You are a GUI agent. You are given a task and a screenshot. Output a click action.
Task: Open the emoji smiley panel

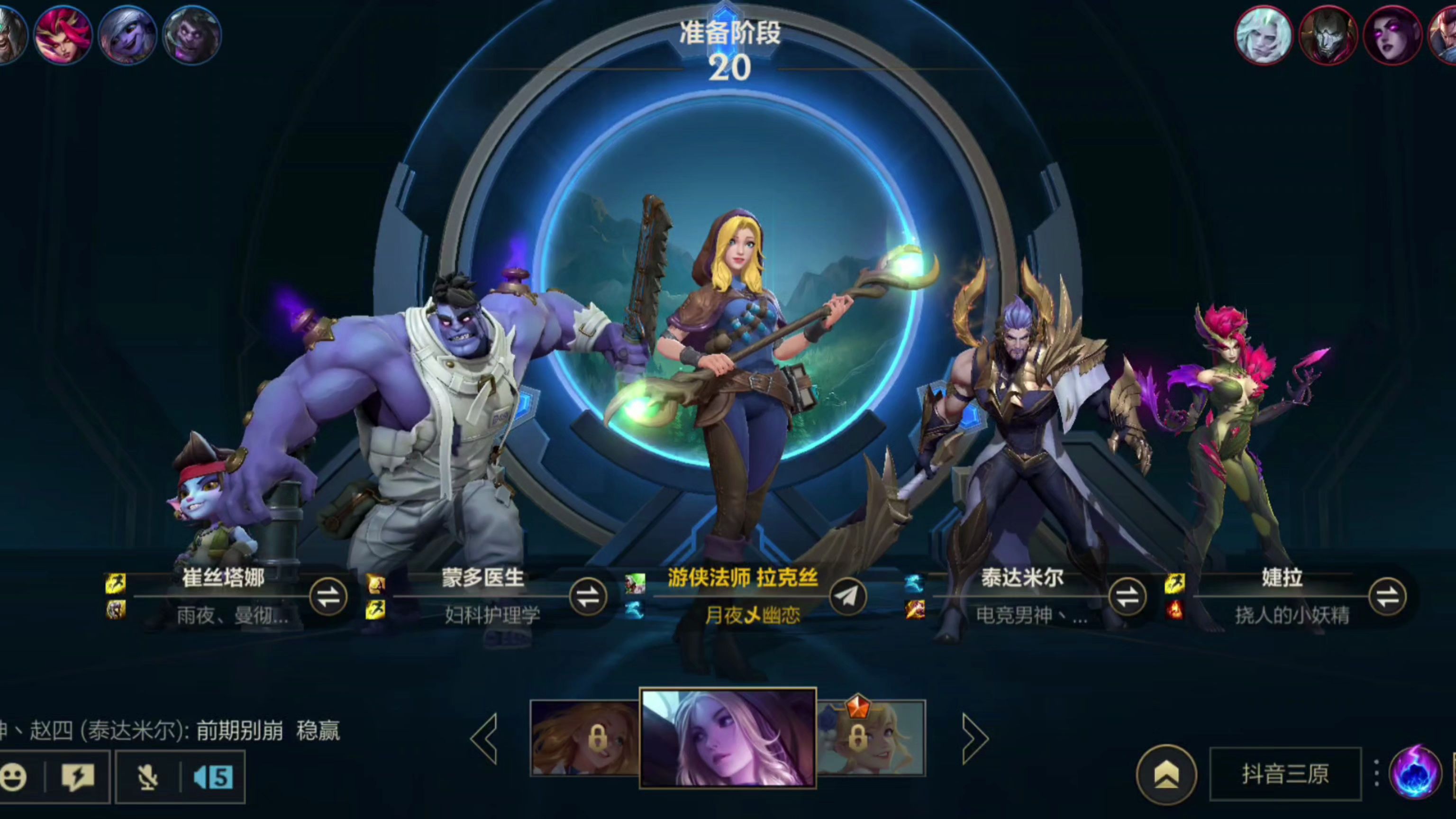[x=14, y=777]
